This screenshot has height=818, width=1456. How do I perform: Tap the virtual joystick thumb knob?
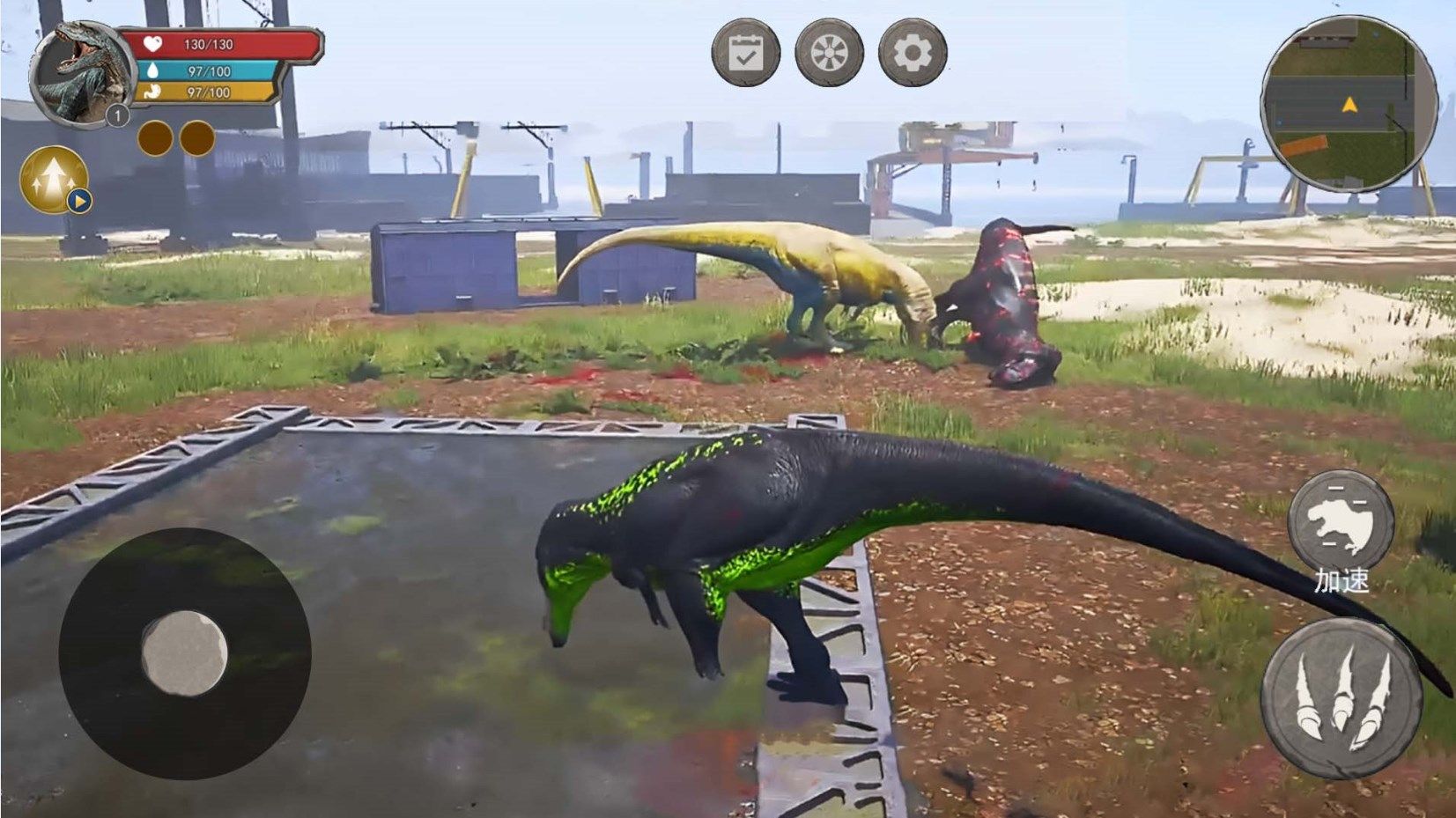(x=184, y=653)
